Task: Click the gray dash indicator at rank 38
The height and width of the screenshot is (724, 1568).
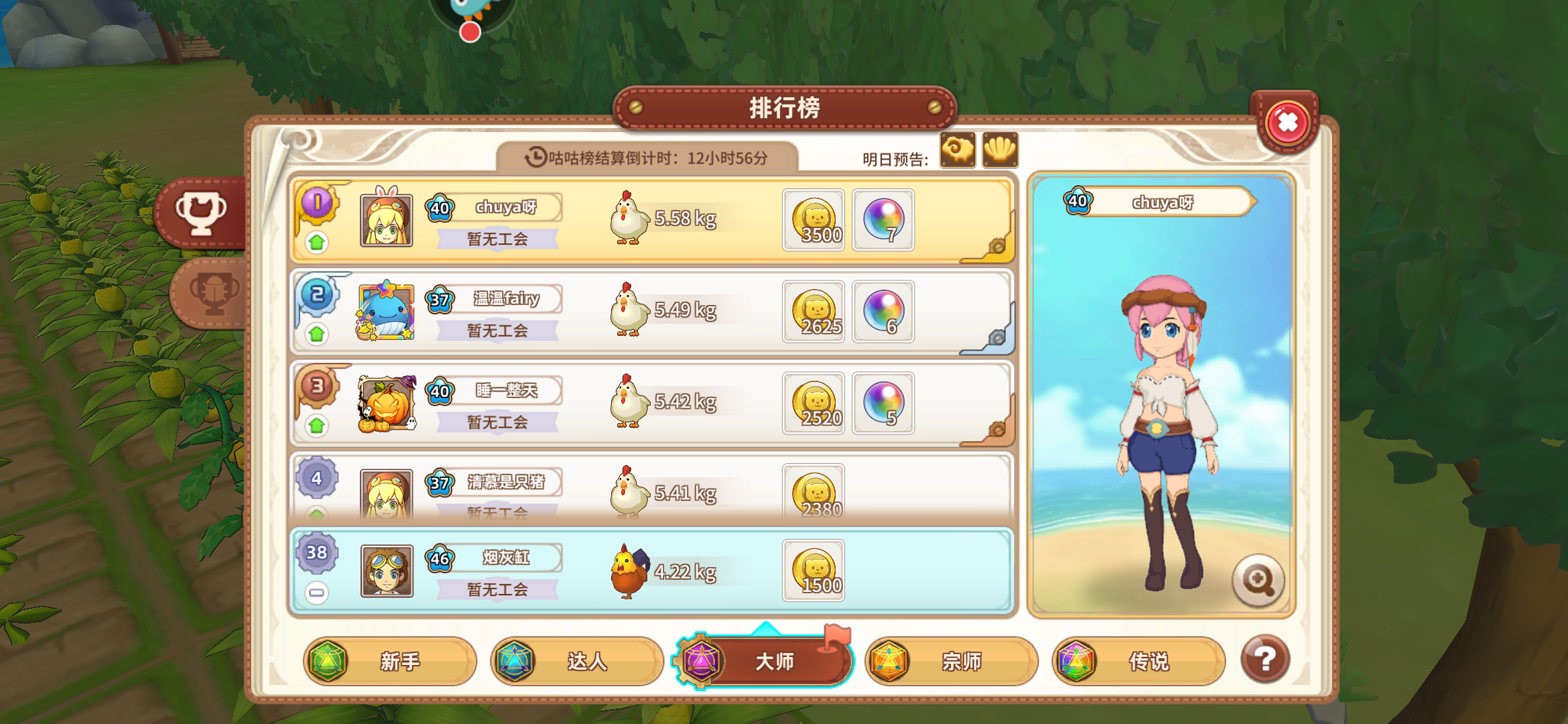Action: tap(316, 591)
